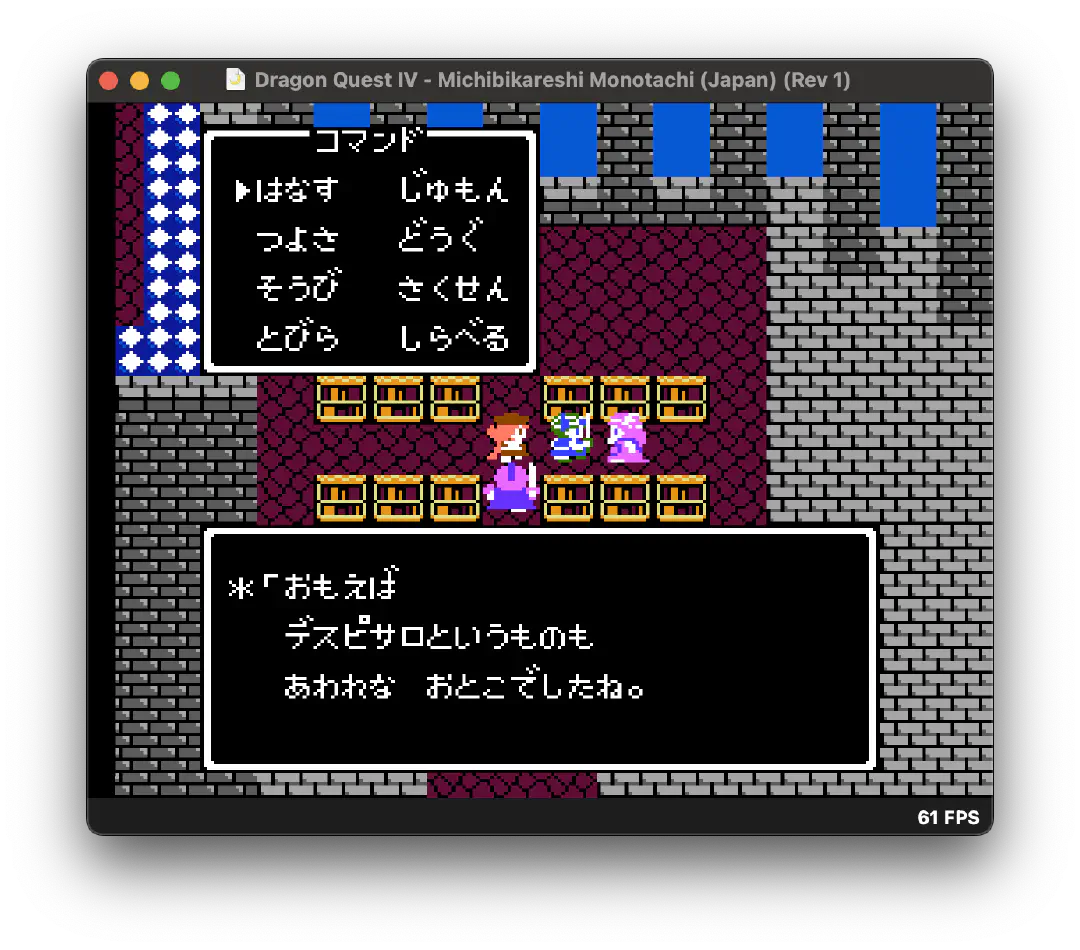The height and width of the screenshot is (950, 1080).
Task: Close the emulator window with red button
Action: (x=109, y=80)
